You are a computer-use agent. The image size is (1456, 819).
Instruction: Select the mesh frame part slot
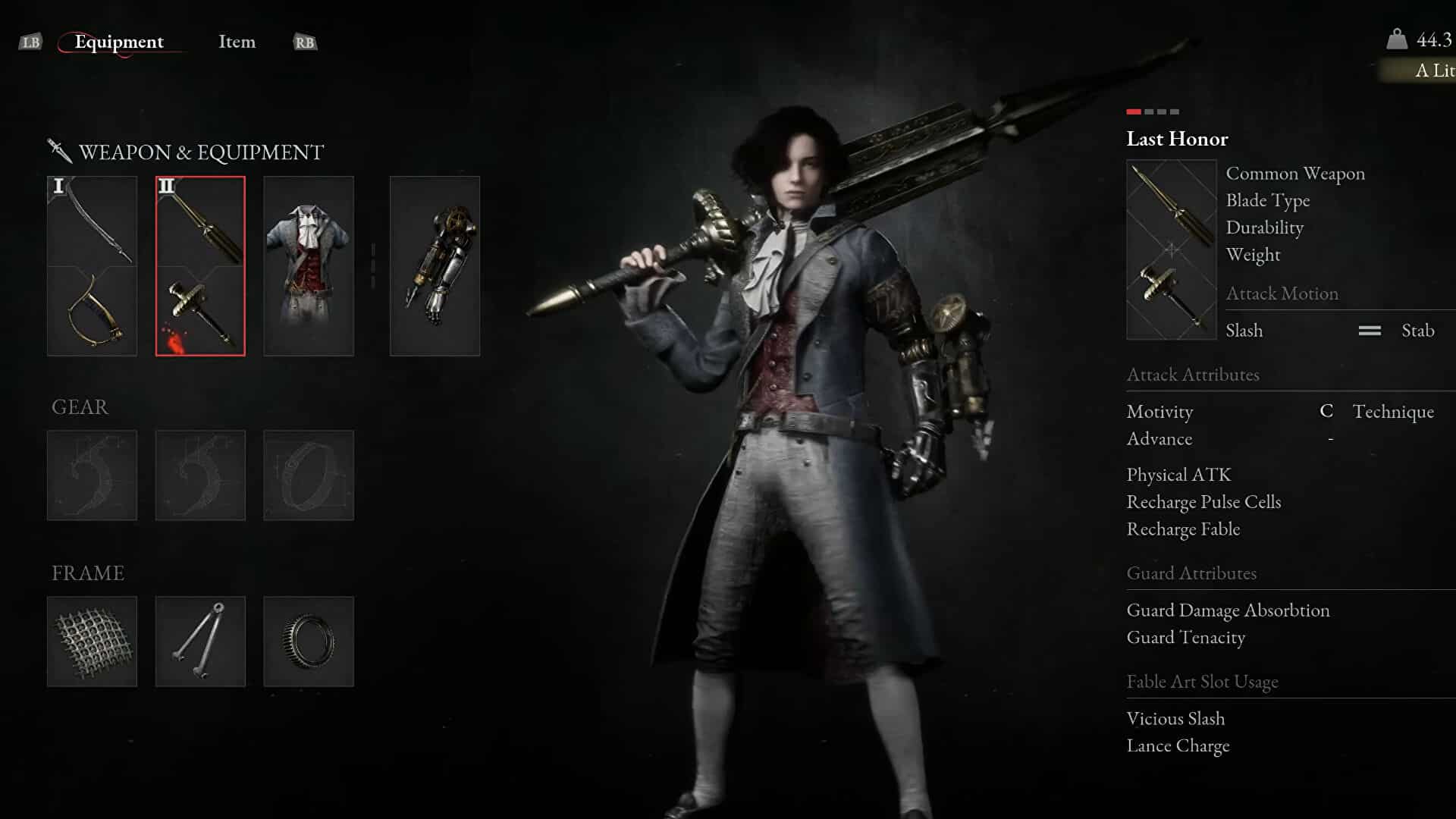tap(92, 642)
